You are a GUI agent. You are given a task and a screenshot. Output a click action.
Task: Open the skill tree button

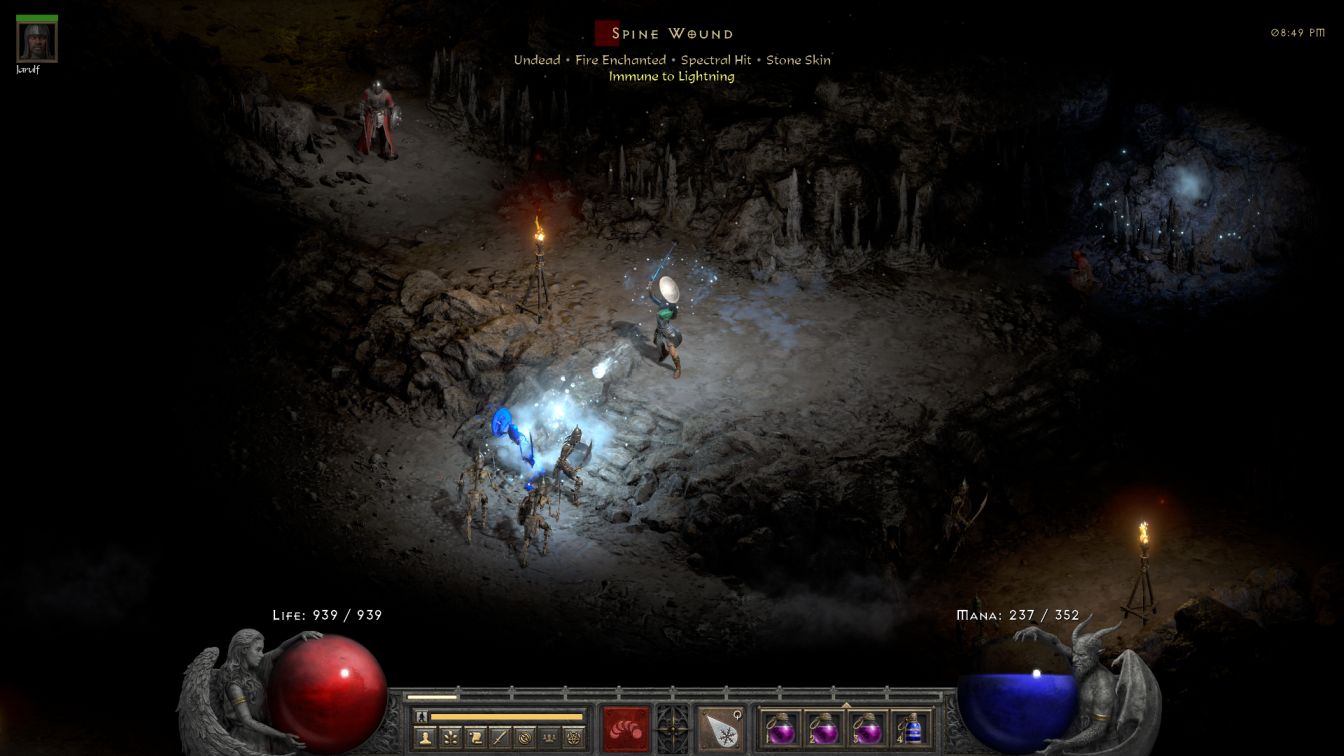tap(449, 738)
